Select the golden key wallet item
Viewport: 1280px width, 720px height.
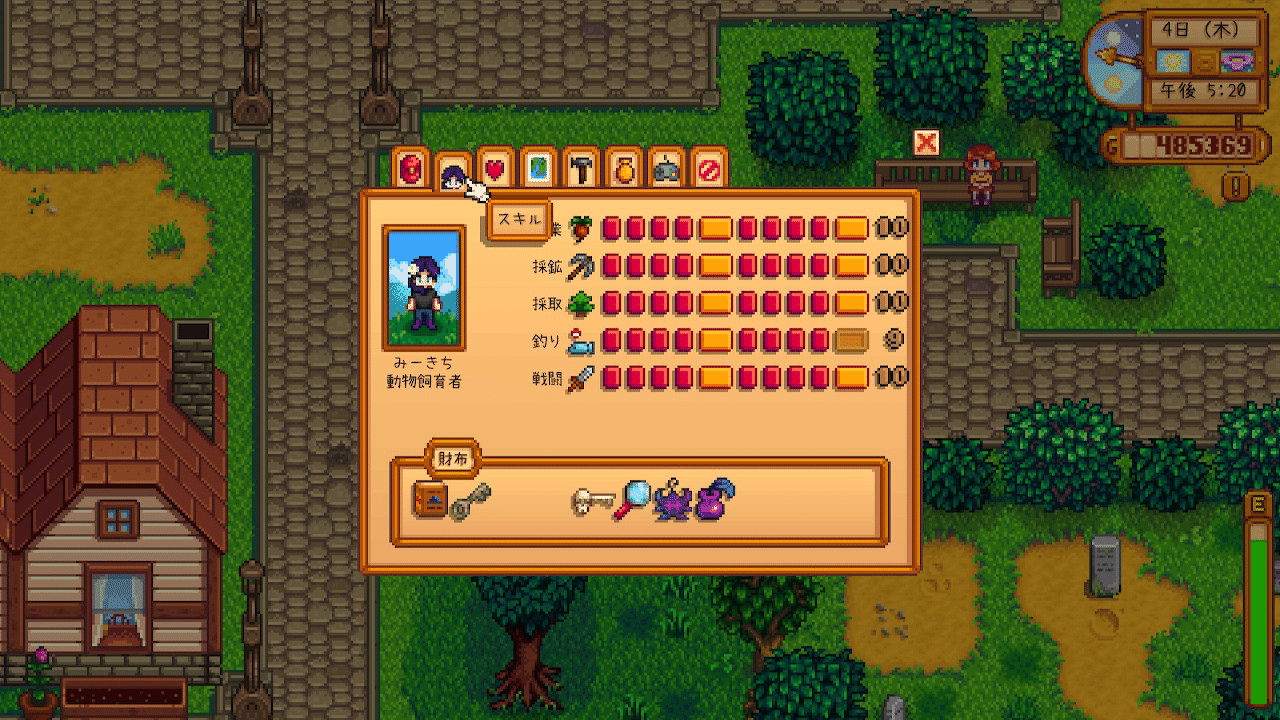tap(470, 500)
